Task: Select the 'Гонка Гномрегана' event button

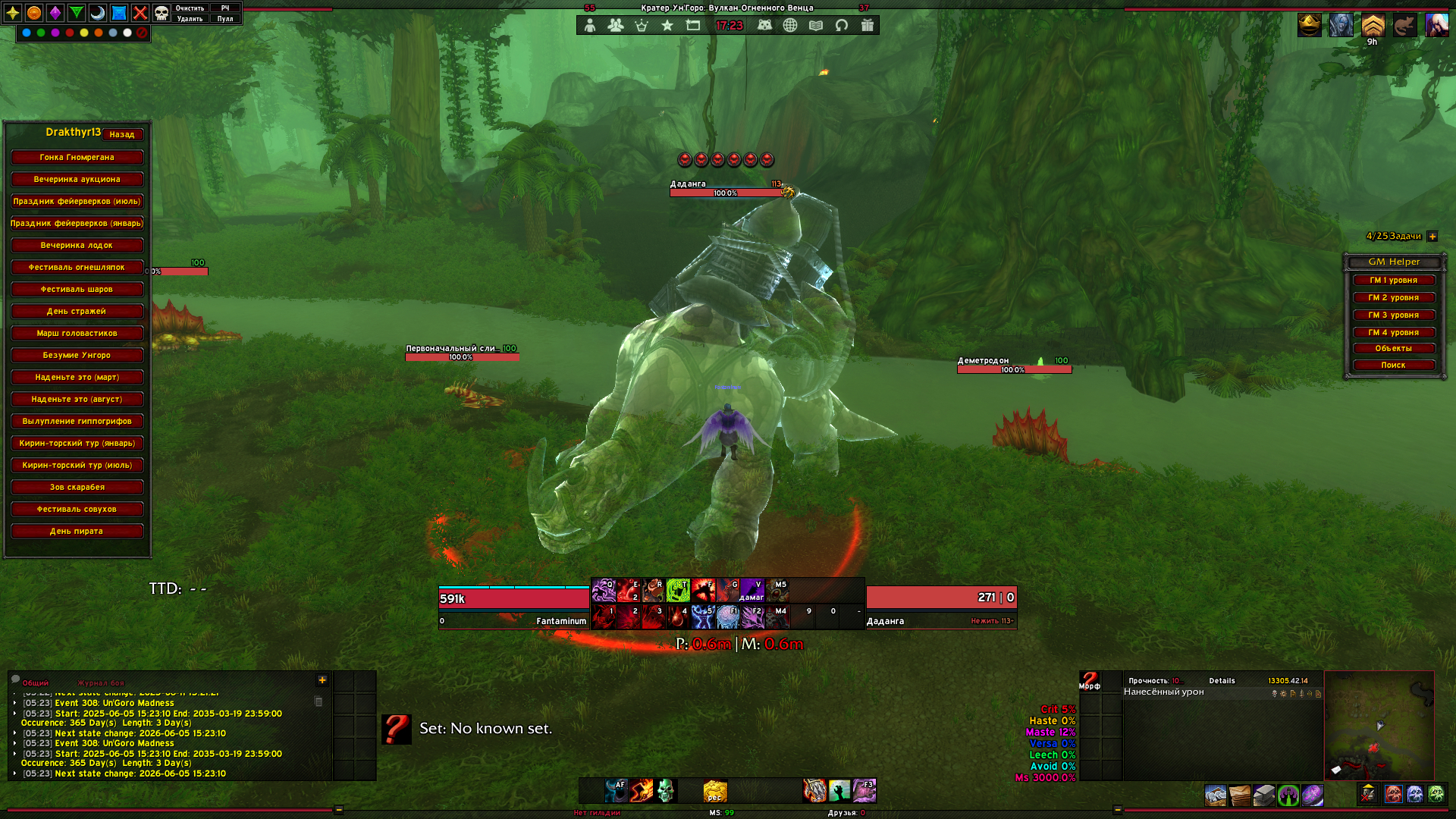Action: click(x=77, y=157)
